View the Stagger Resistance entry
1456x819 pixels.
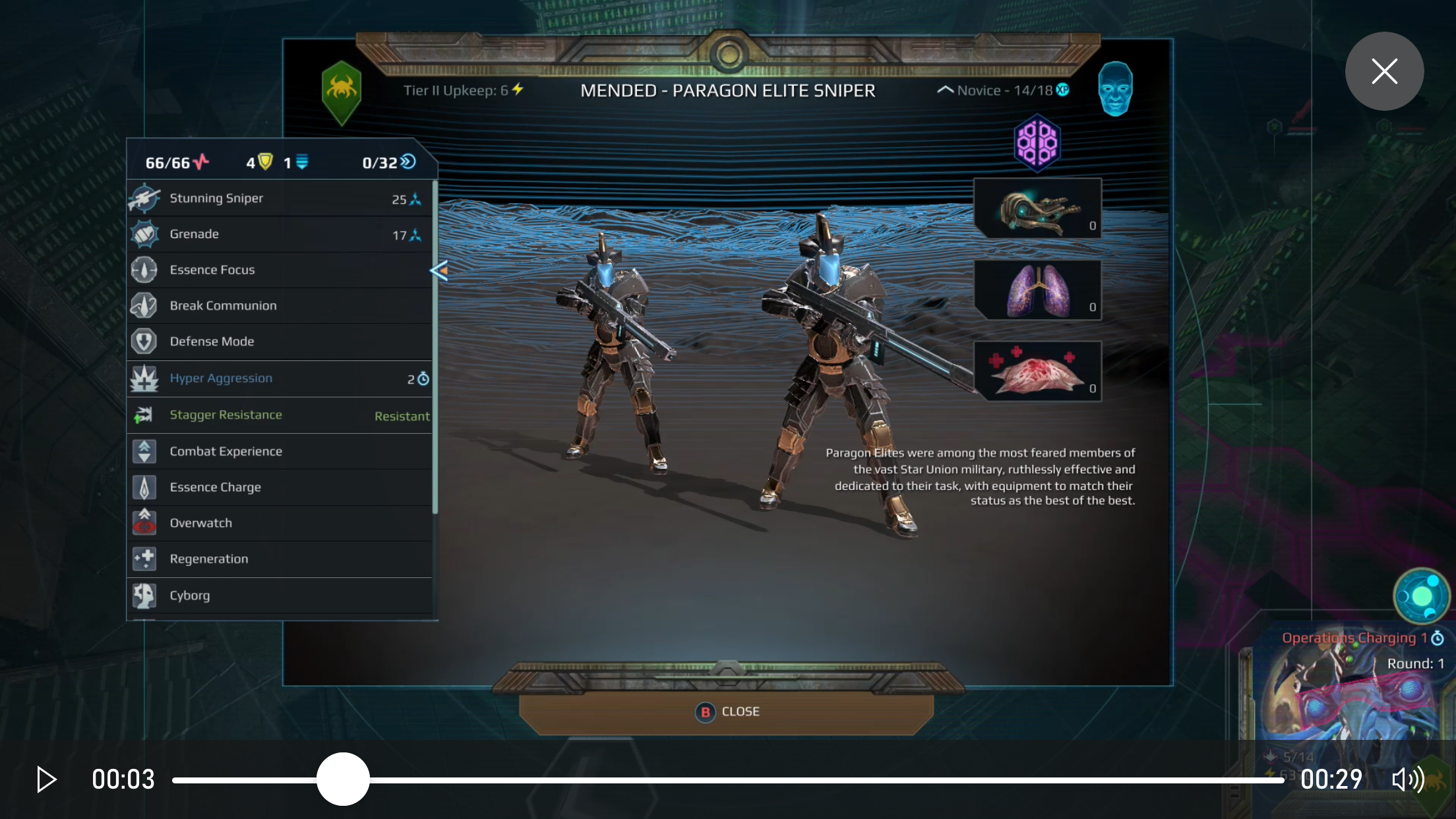click(145, 415)
